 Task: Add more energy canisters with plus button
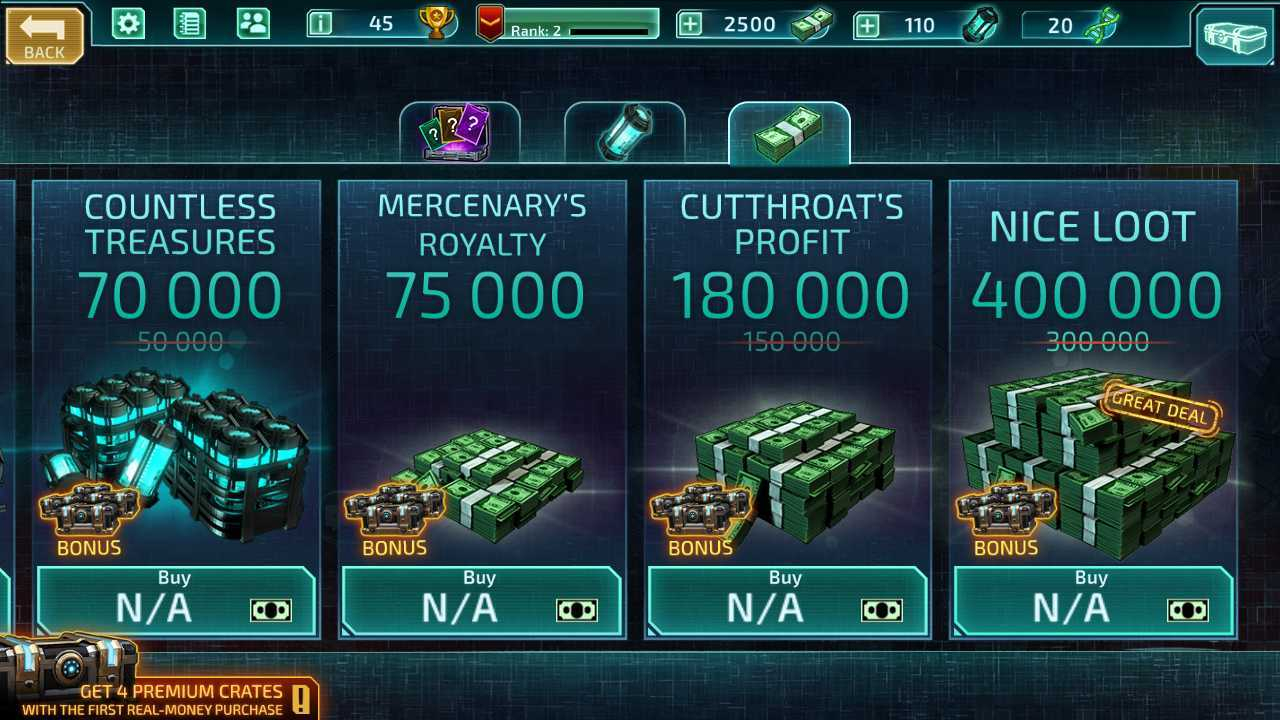867,25
